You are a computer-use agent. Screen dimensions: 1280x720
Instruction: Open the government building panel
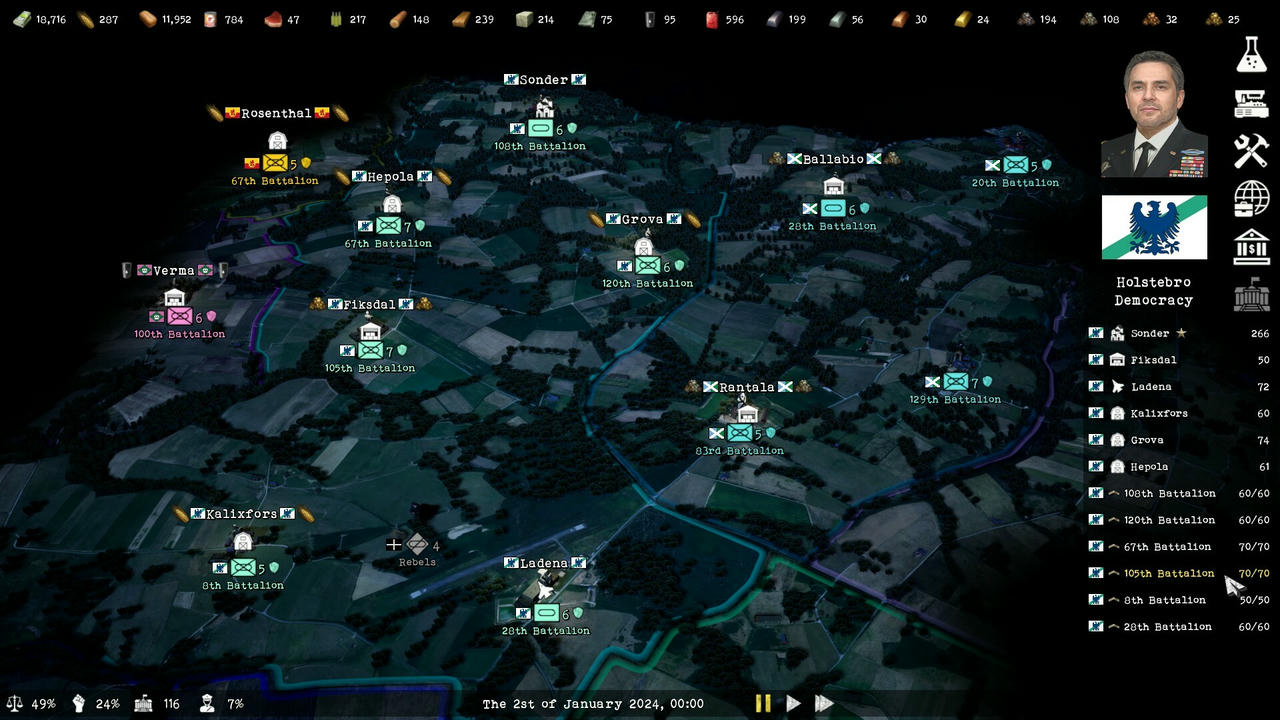click(1251, 293)
